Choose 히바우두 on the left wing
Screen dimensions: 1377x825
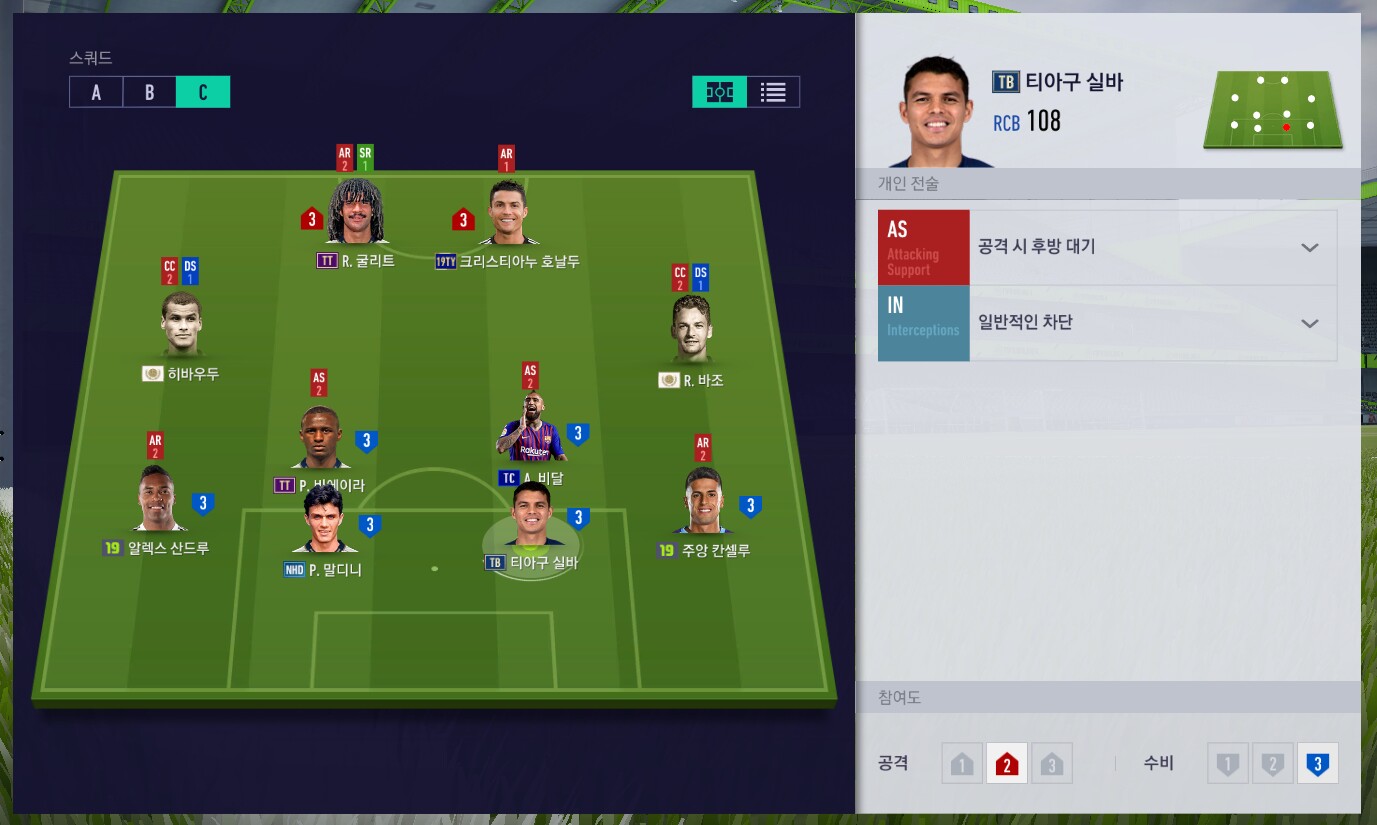pyautogui.click(x=181, y=325)
